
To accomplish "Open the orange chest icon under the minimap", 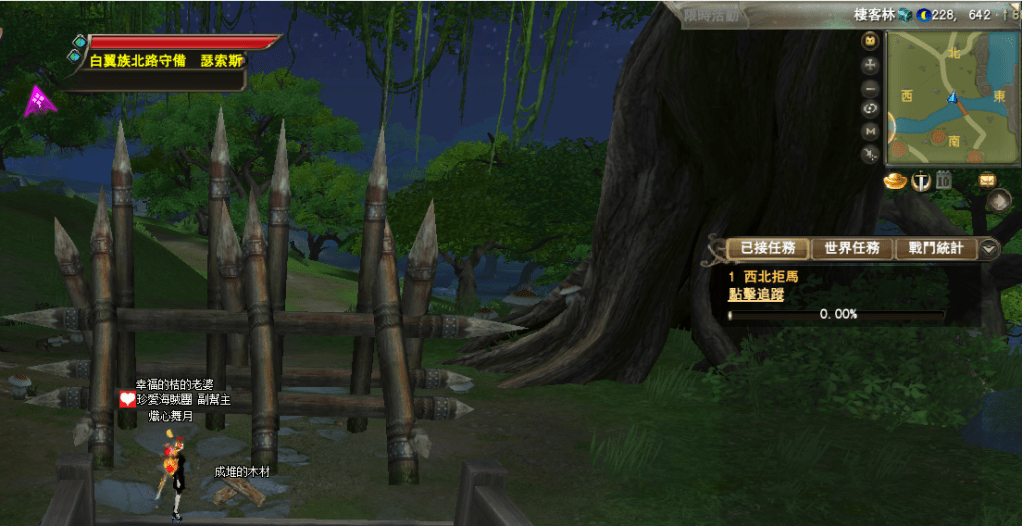I will pyautogui.click(x=988, y=181).
